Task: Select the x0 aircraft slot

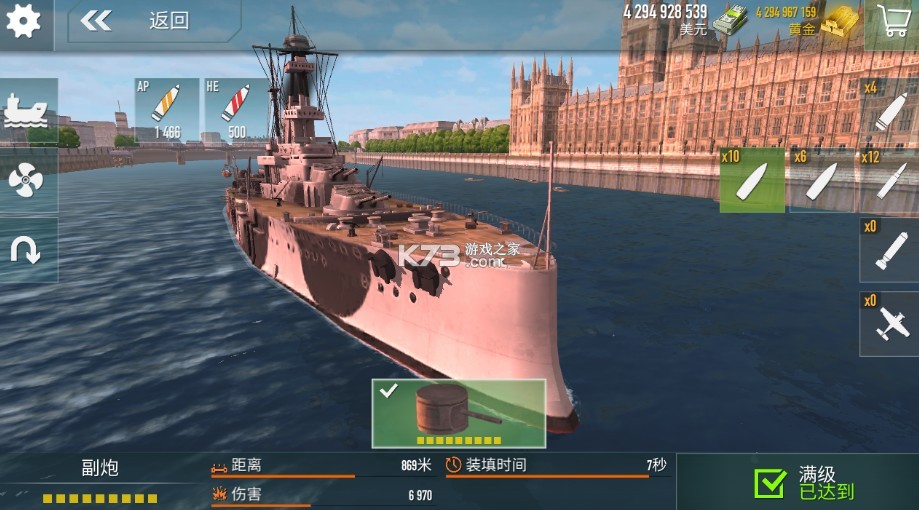Action: click(x=889, y=323)
